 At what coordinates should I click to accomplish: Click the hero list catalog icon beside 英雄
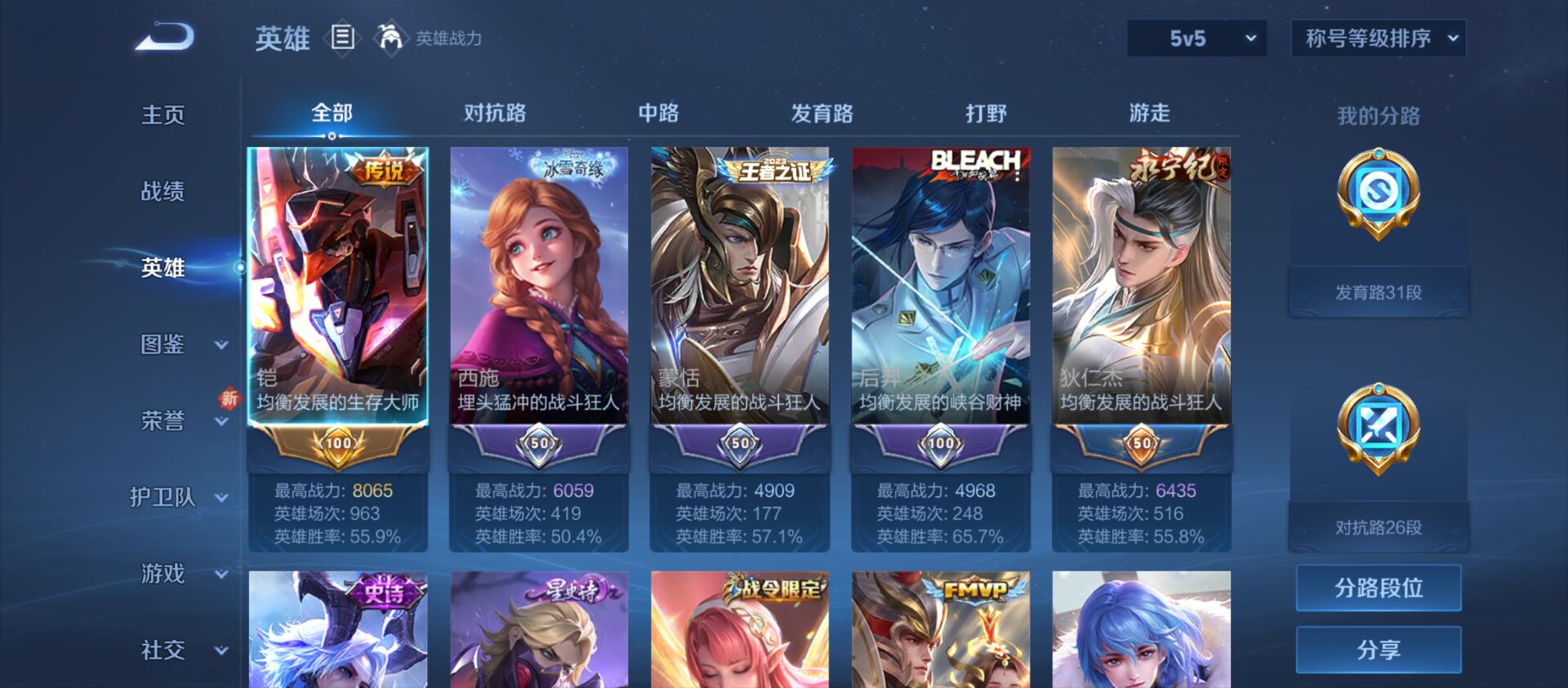(x=343, y=38)
